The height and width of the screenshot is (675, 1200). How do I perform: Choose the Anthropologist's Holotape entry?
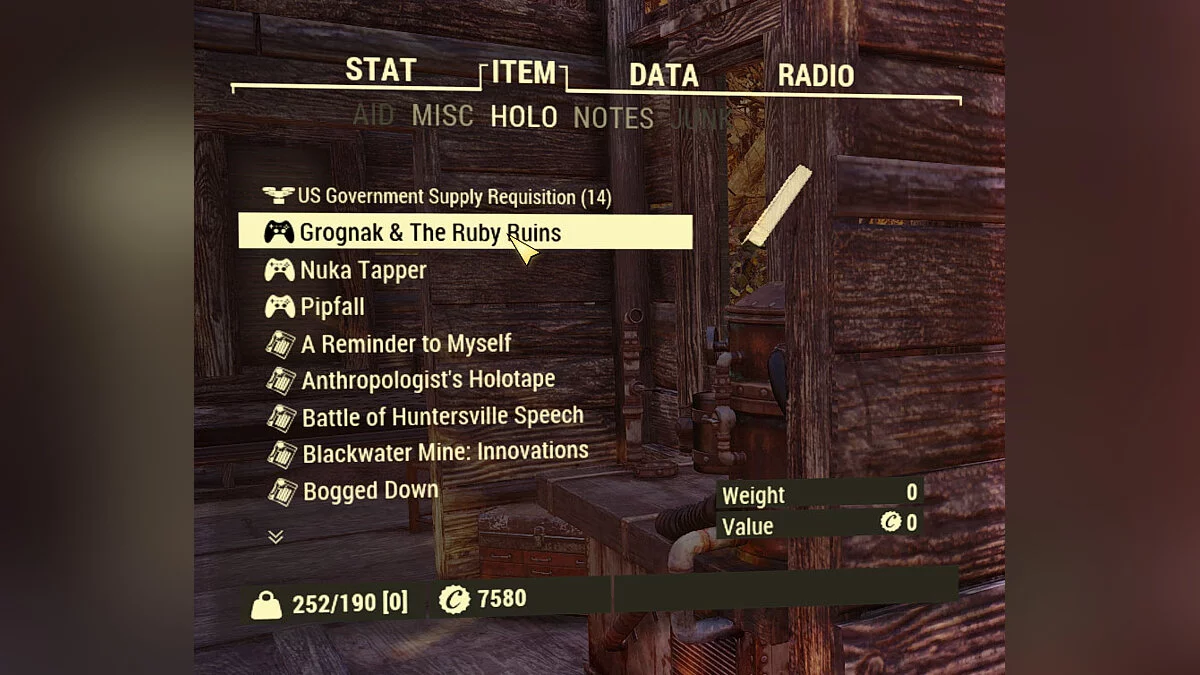click(428, 380)
